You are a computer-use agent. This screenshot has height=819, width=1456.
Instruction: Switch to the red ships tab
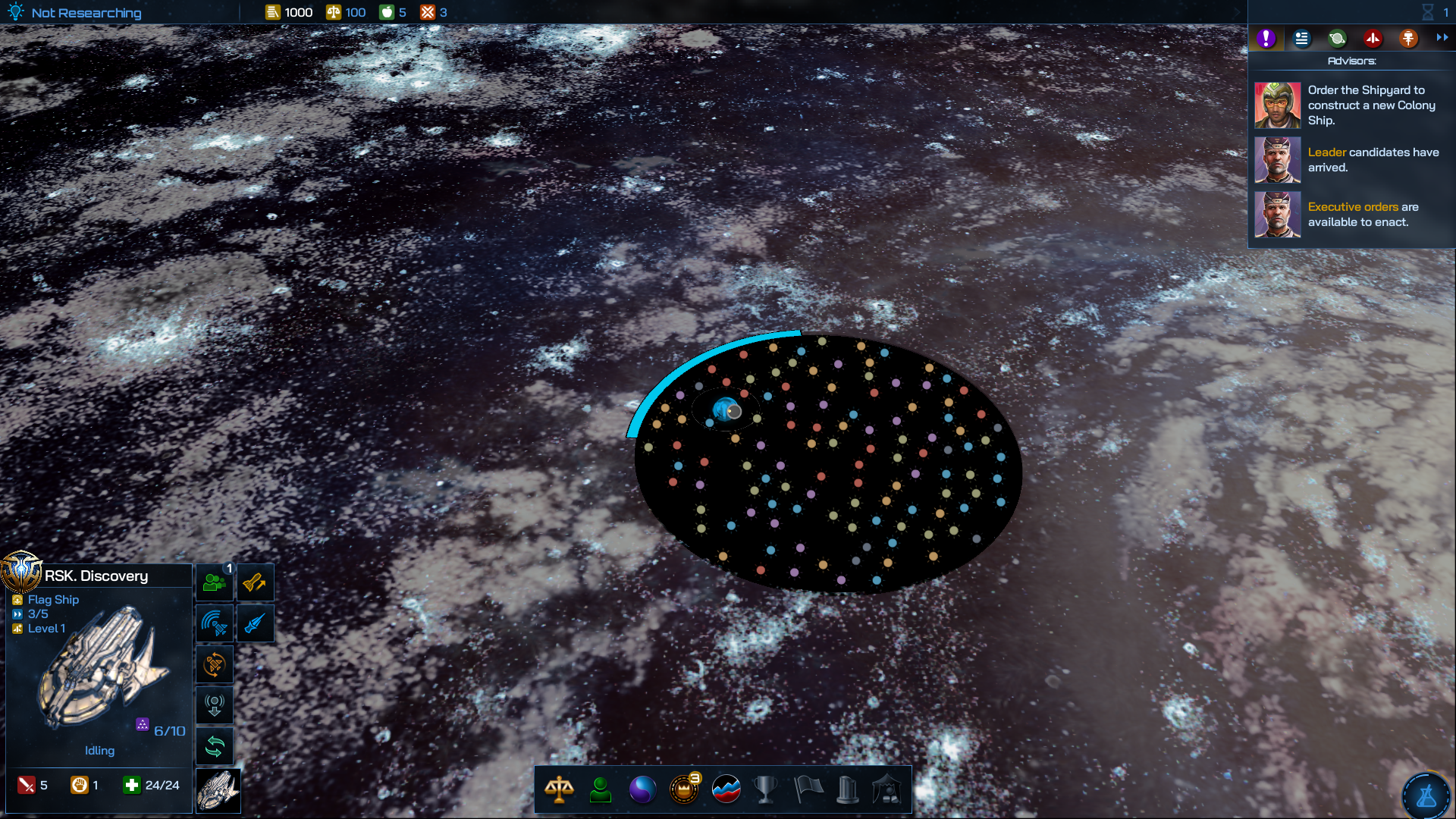point(1373,39)
